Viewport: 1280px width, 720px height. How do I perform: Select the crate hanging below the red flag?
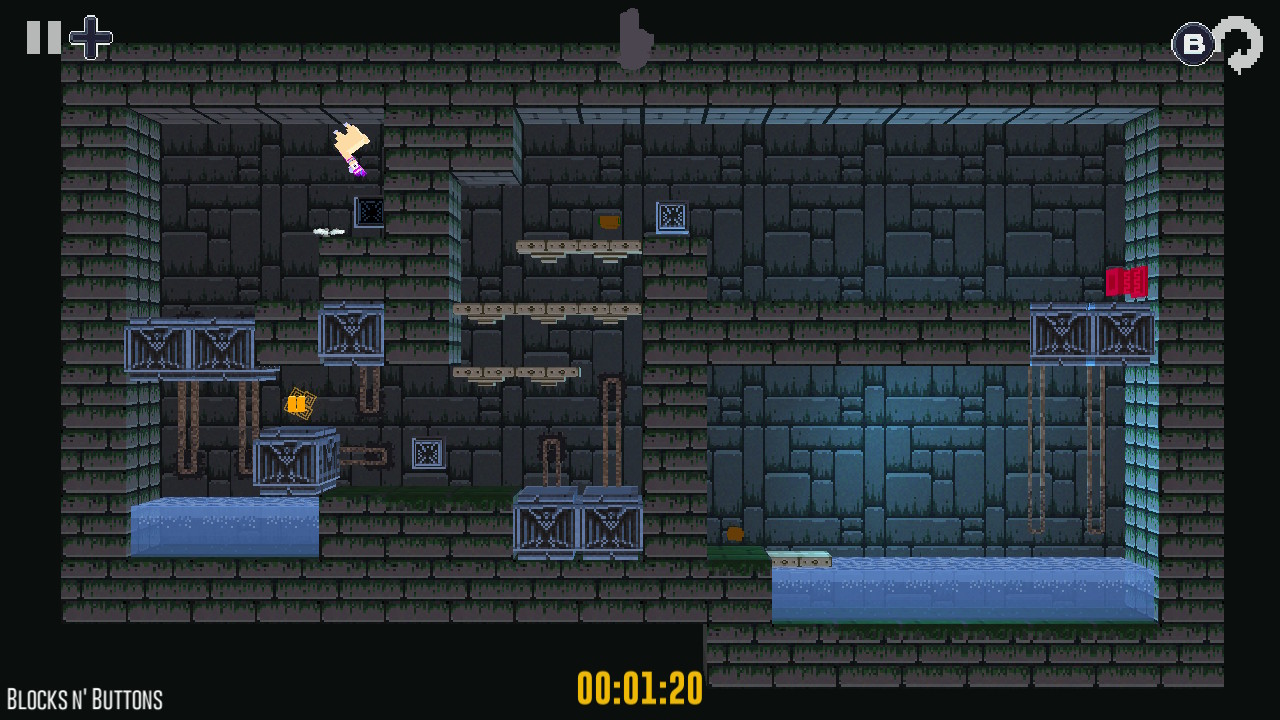coord(1093,333)
